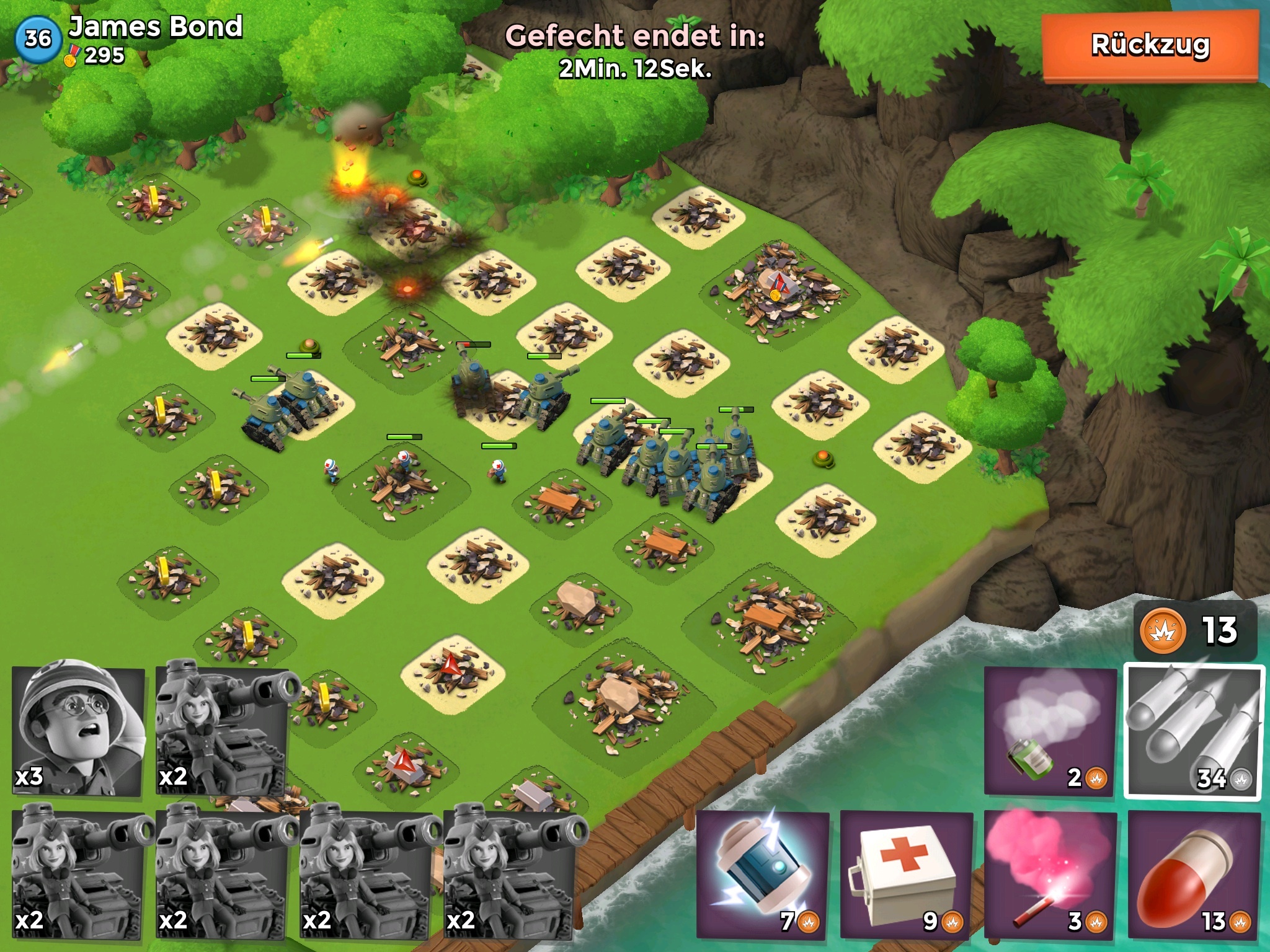Fire the pink flare ability
The width and height of the screenshot is (1270, 952).
click(1050, 874)
